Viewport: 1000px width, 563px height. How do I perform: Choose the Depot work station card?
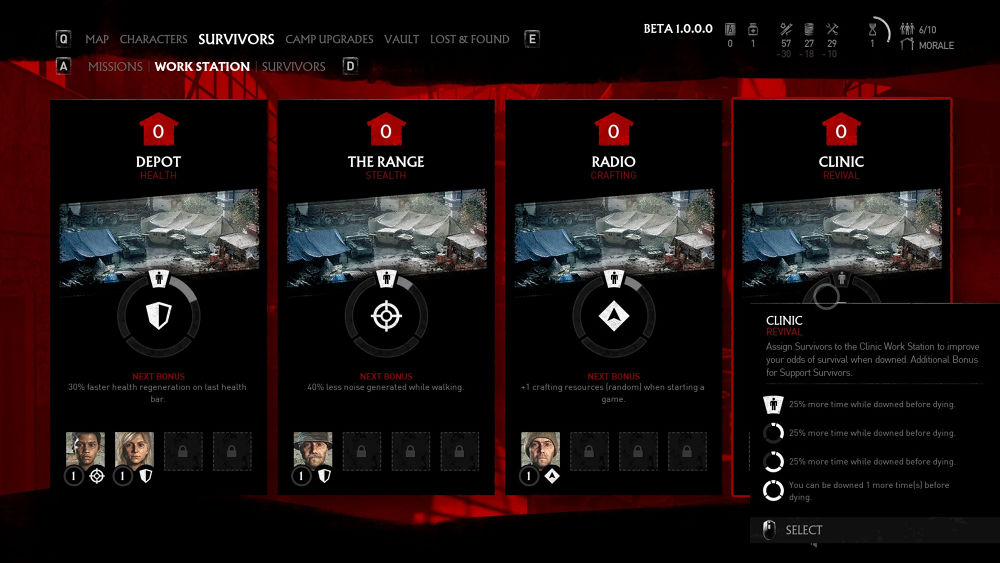pos(158,161)
